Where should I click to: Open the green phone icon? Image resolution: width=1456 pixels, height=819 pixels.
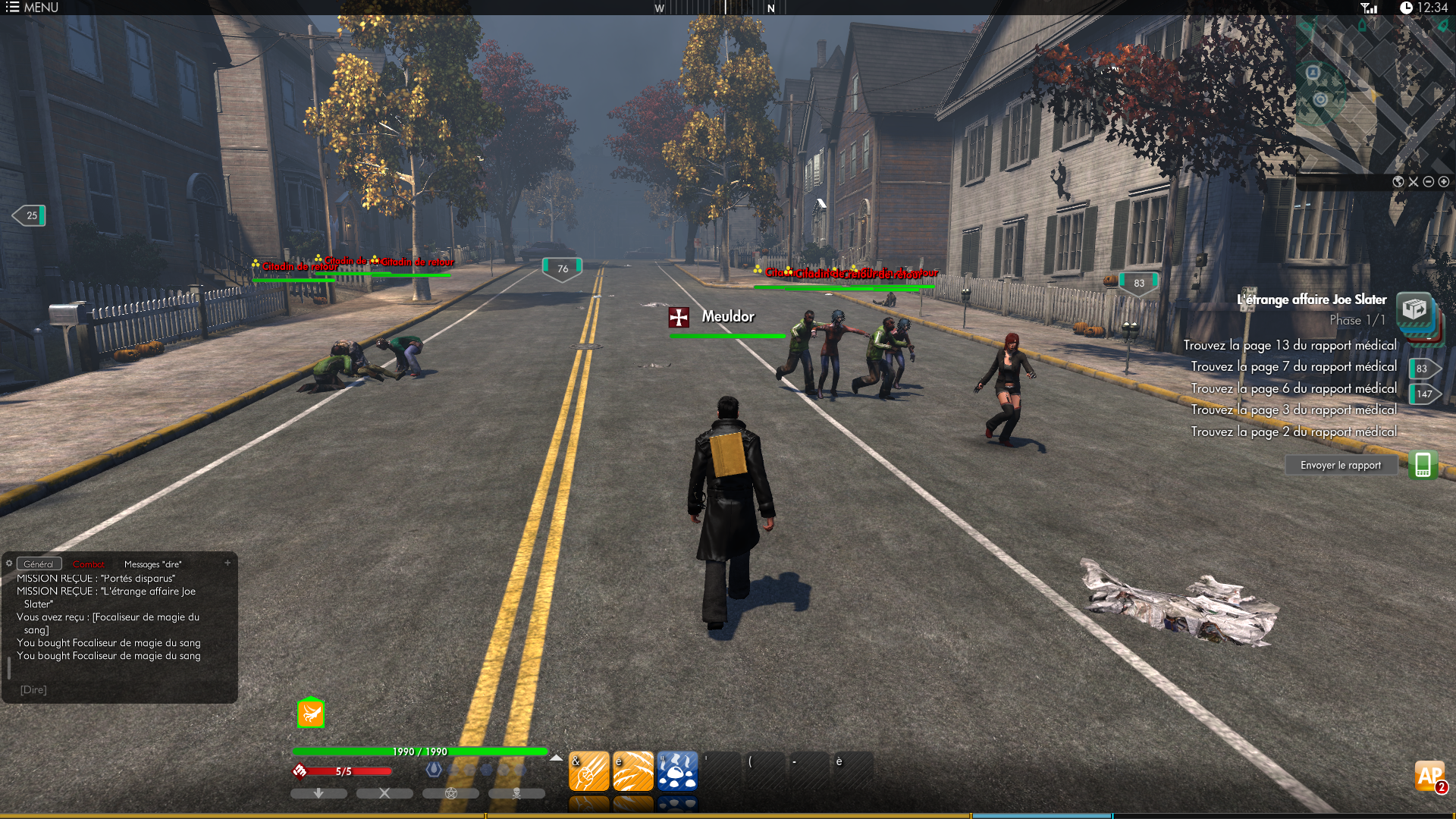[x=1423, y=465]
